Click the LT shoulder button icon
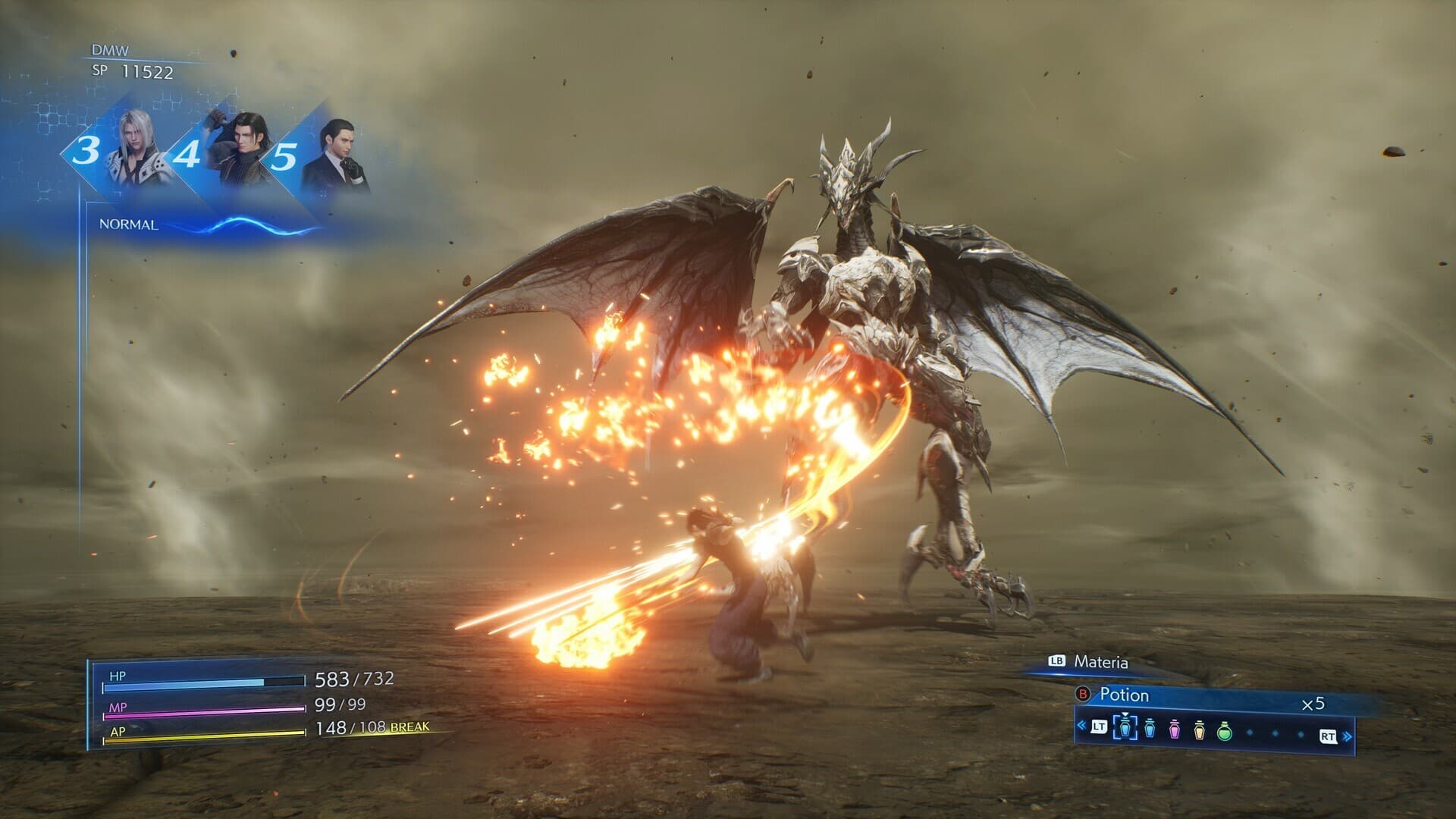This screenshot has width=1456, height=819. [1099, 726]
